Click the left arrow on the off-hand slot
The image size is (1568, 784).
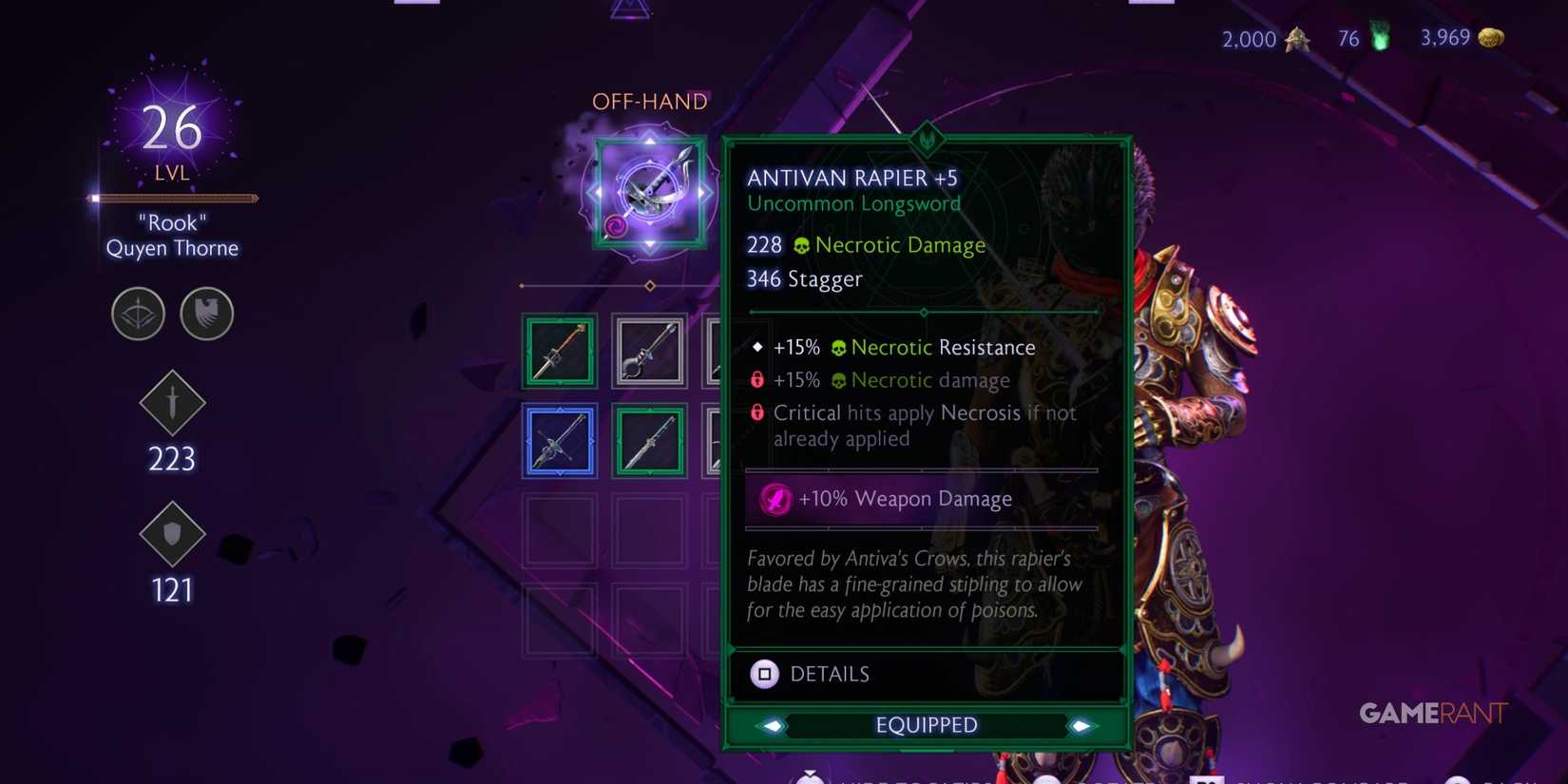tap(596, 190)
